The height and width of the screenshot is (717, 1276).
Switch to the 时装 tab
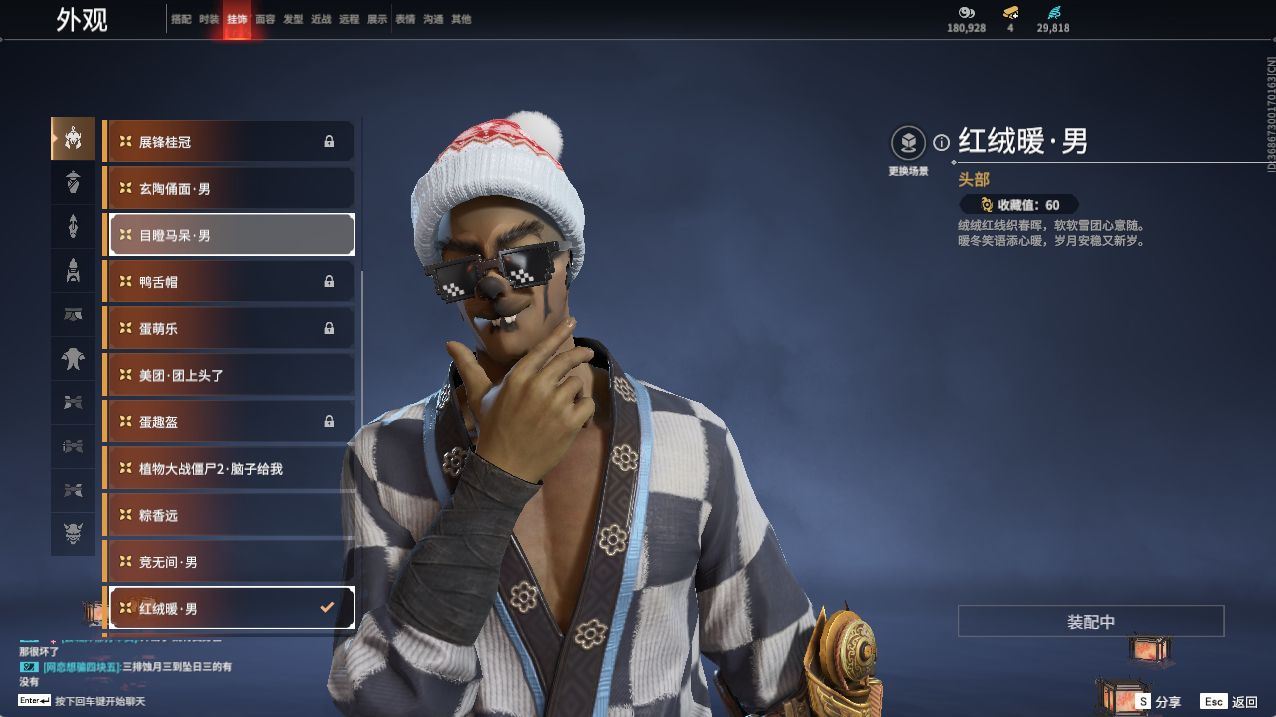(x=209, y=19)
